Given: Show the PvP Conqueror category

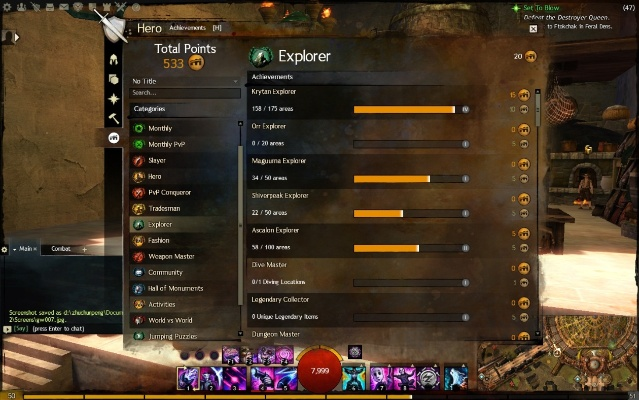Looking at the screenshot, I should [x=169, y=192].
